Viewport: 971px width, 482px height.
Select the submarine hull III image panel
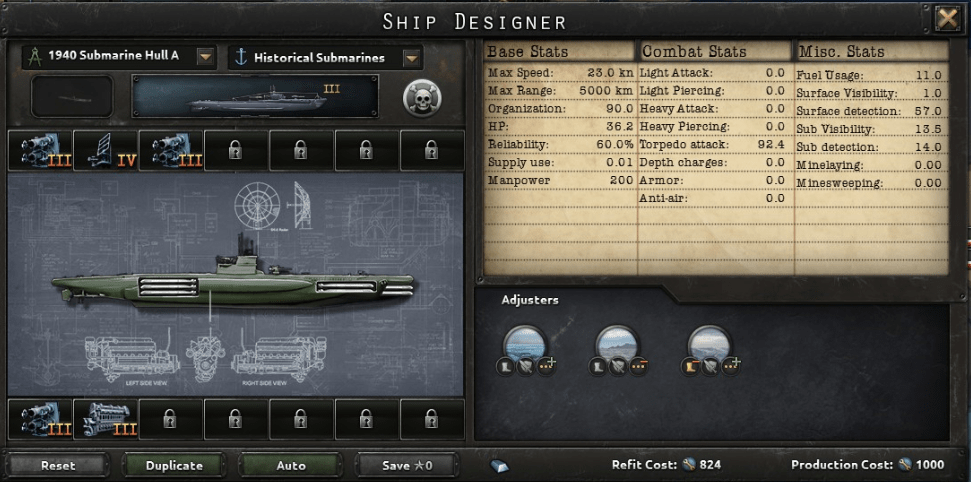pyautogui.click(x=255, y=97)
